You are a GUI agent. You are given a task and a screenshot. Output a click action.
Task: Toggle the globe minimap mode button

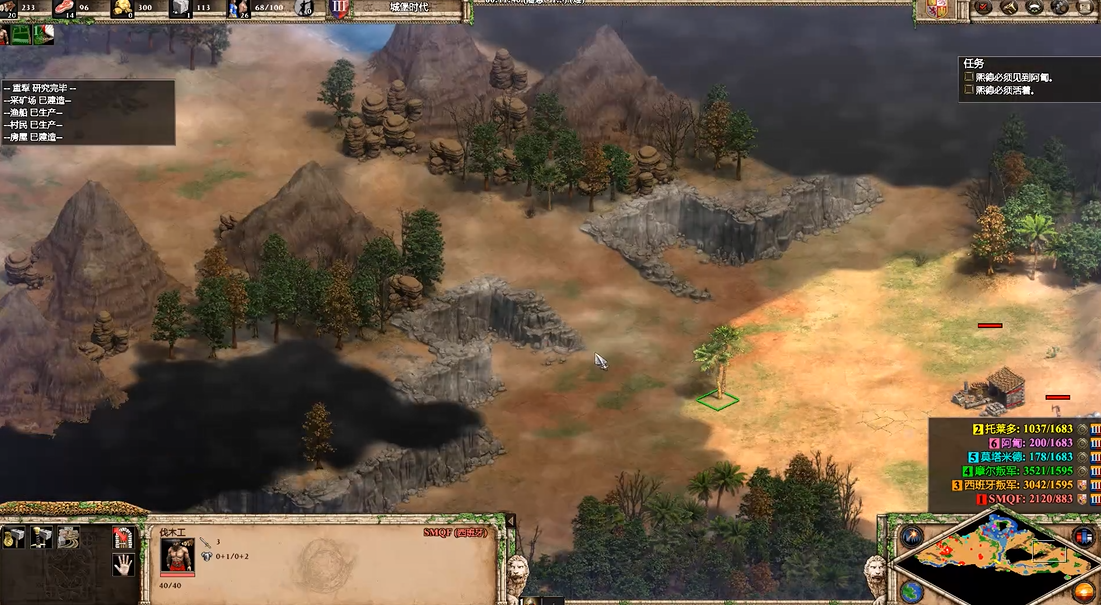coord(911,592)
